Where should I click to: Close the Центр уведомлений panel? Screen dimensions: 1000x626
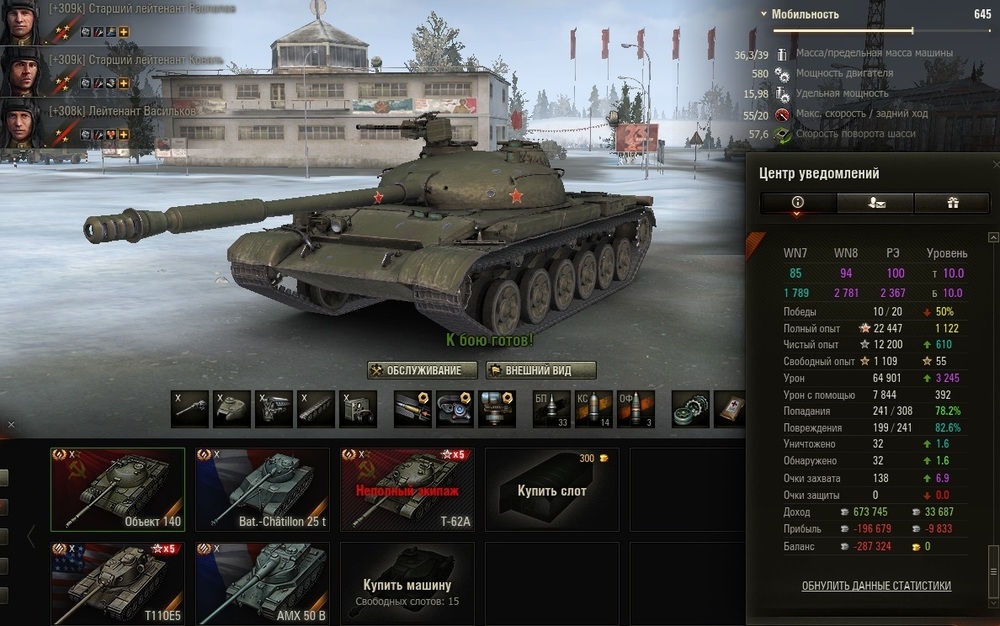click(x=994, y=163)
